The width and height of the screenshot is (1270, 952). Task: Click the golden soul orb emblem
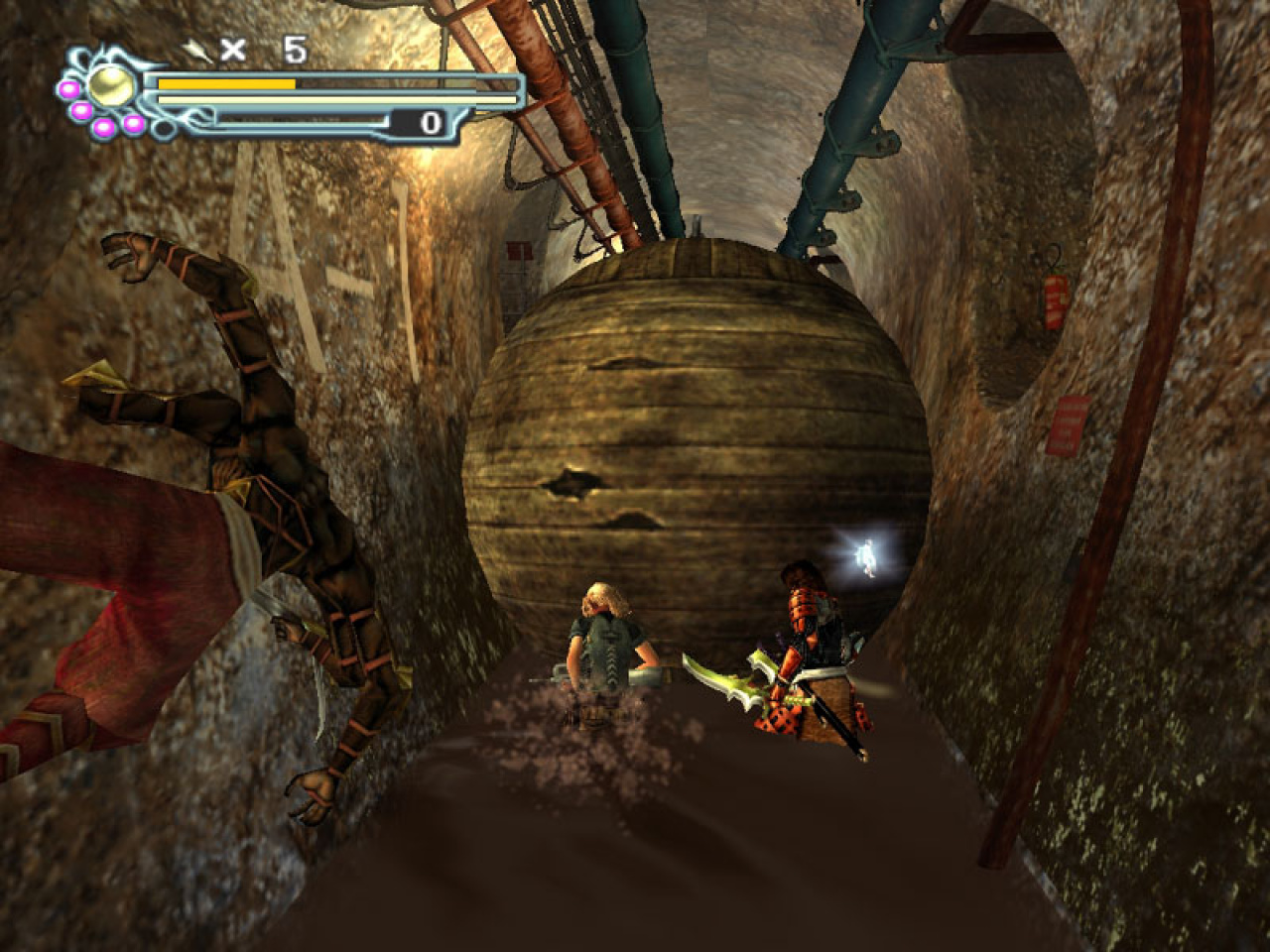coord(111,88)
